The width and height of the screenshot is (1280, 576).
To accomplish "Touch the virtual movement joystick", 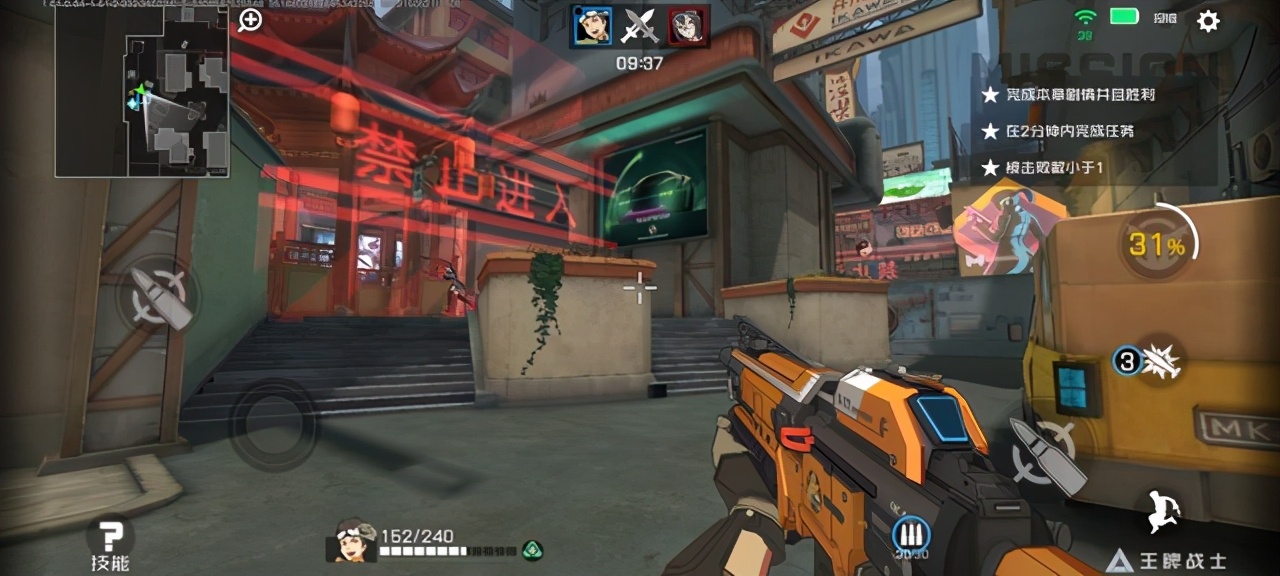I will [273, 423].
